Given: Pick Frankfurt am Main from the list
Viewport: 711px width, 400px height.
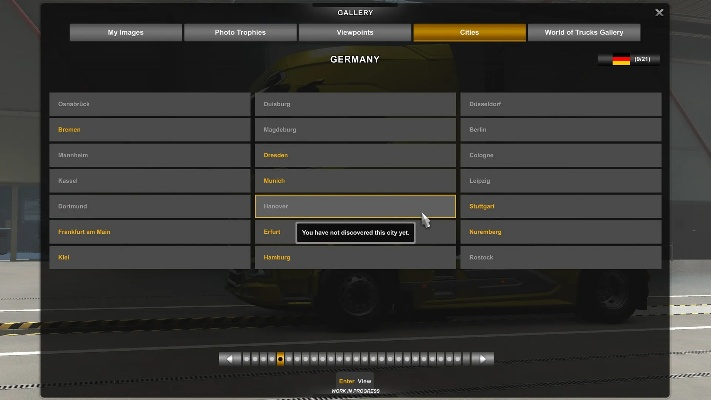Looking at the screenshot, I should (150, 232).
